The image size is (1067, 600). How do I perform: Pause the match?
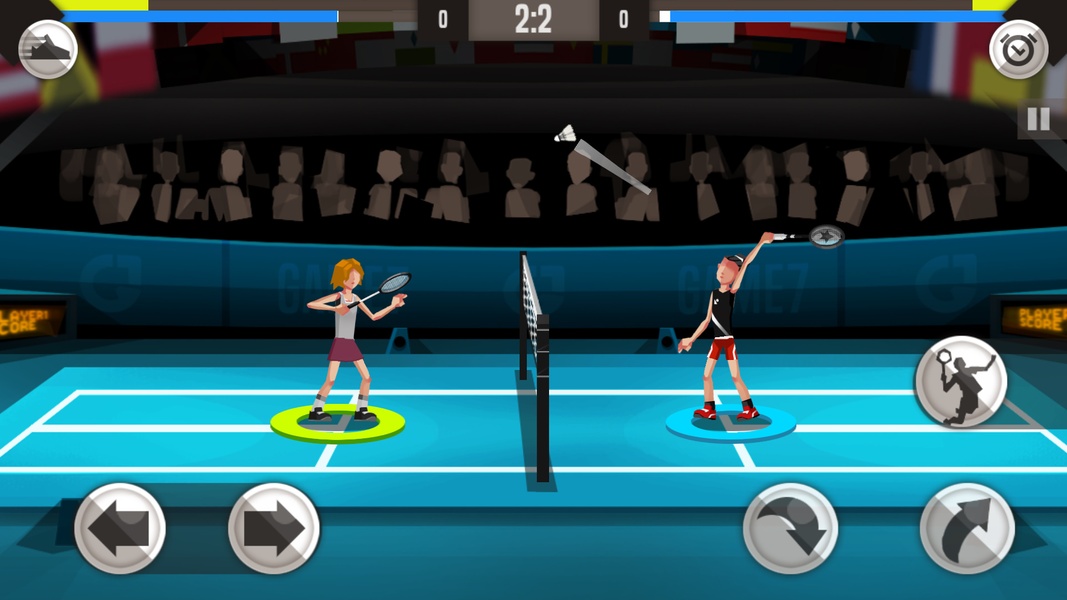1039,120
